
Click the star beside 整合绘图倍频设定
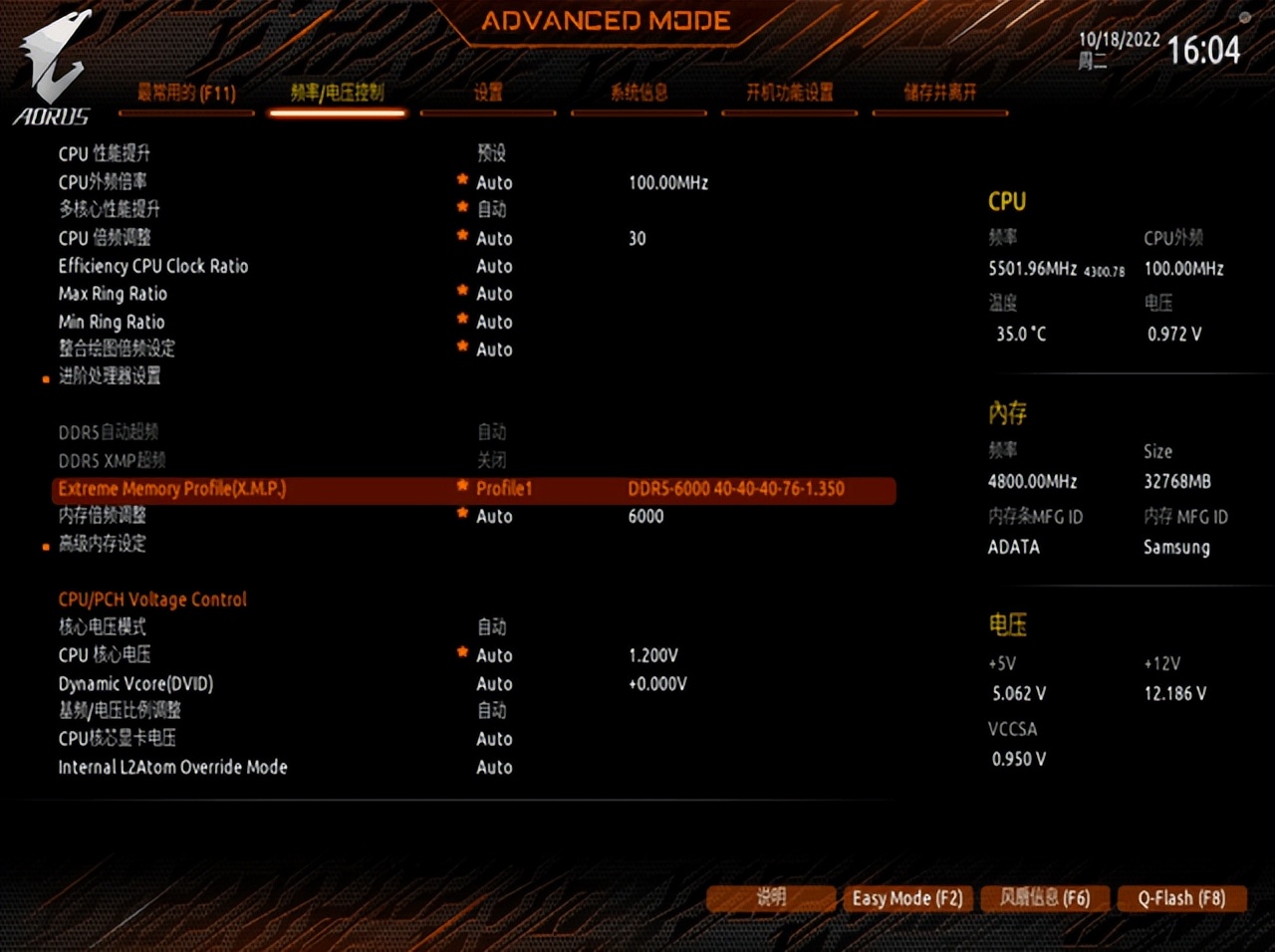click(x=461, y=346)
